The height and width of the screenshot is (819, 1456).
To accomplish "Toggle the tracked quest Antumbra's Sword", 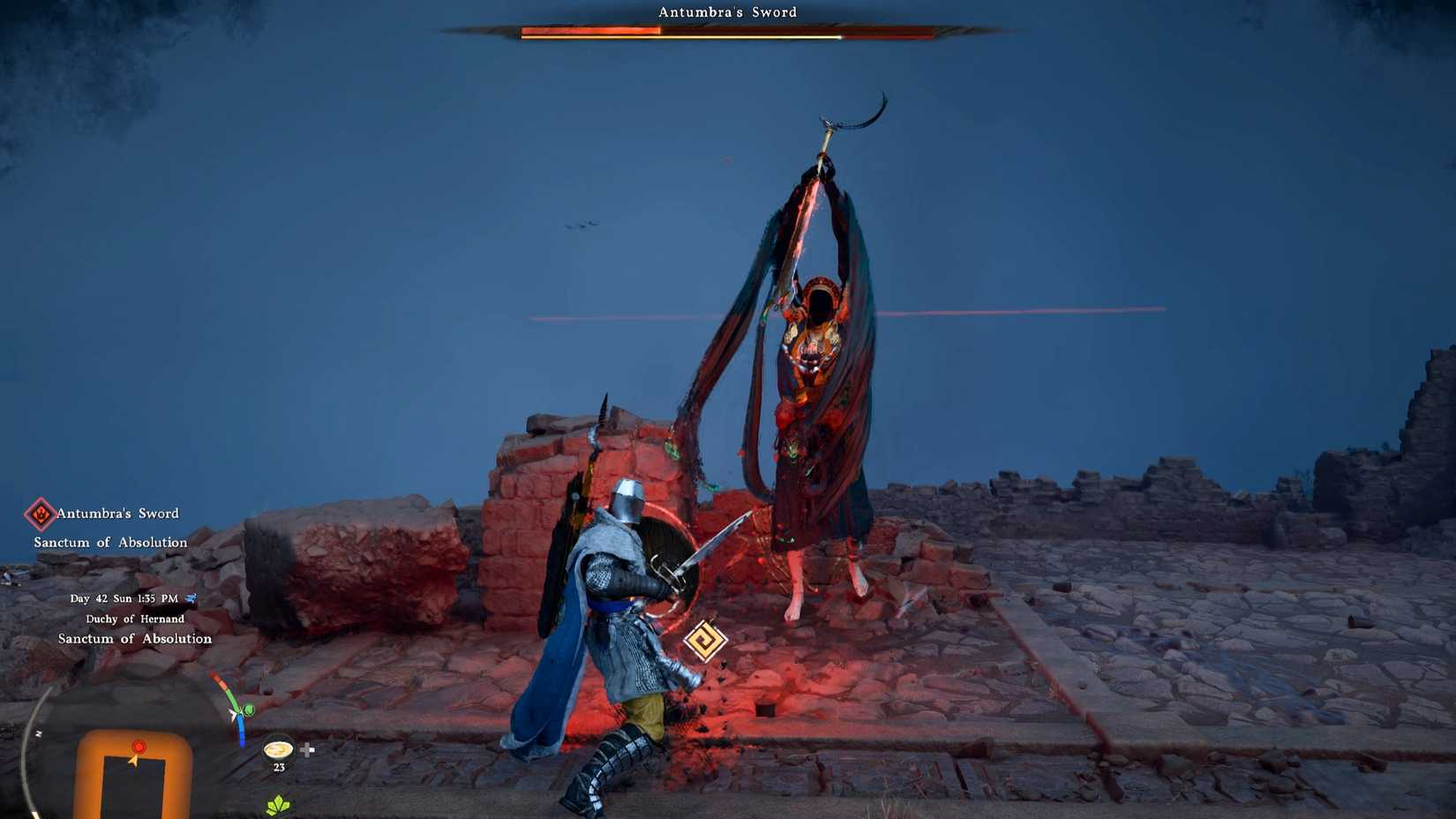I will 117,513.
